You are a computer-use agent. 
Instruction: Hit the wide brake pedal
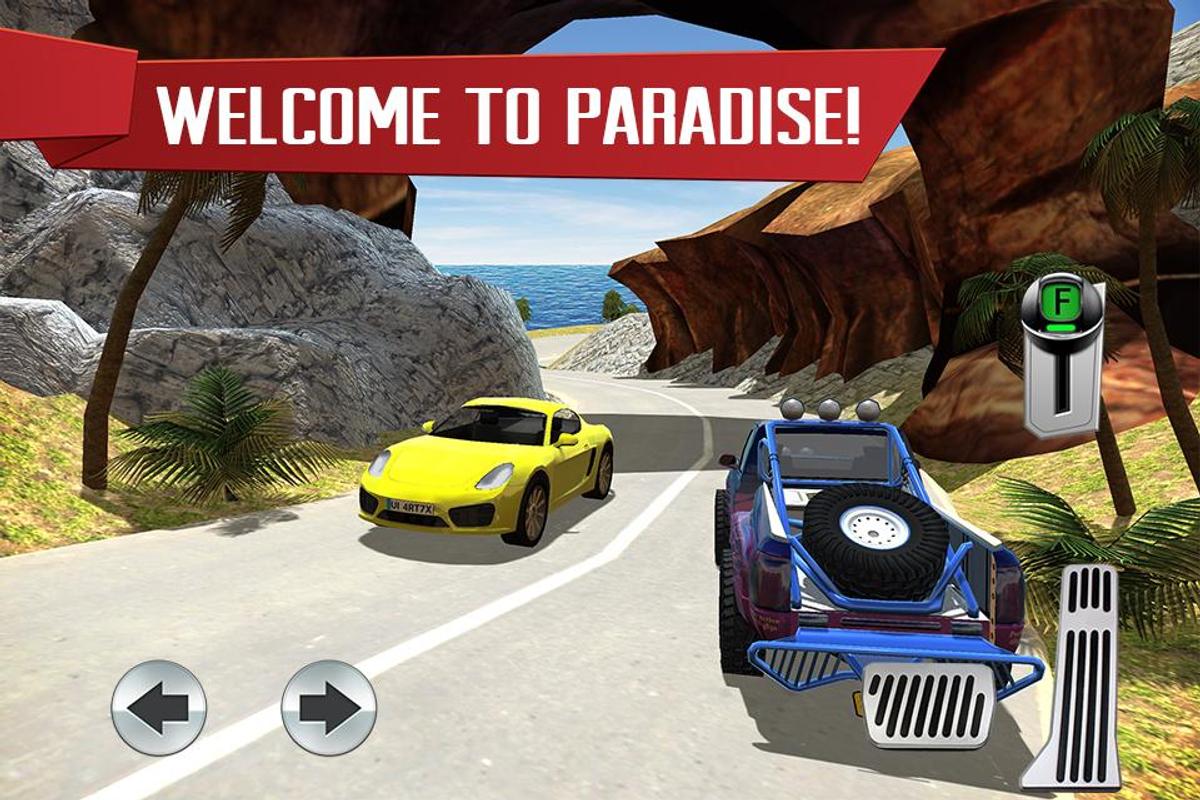[x=928, y=705]
